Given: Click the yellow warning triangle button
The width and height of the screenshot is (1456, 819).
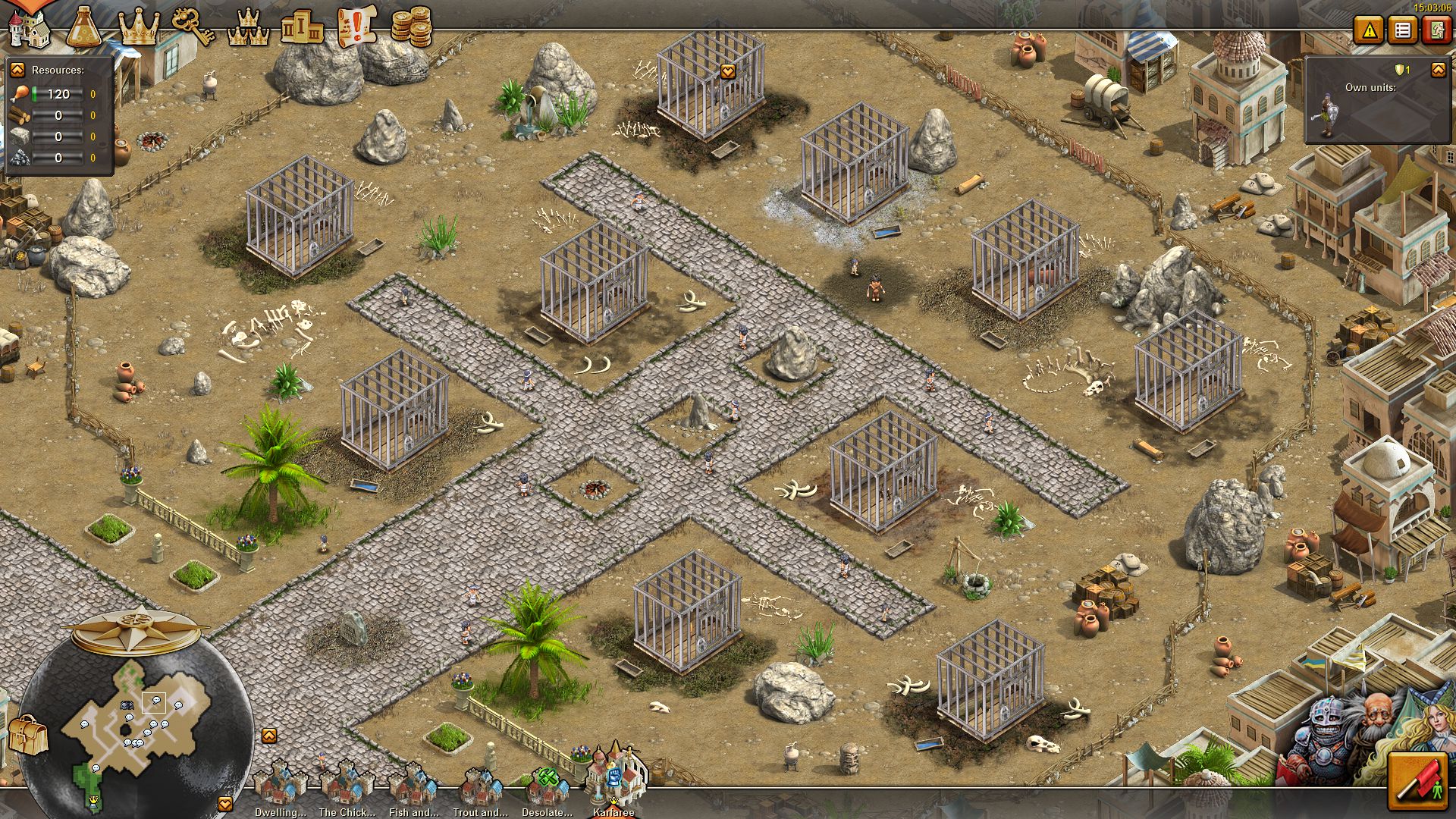Looking at the screenshot, I should (1370, 30).
